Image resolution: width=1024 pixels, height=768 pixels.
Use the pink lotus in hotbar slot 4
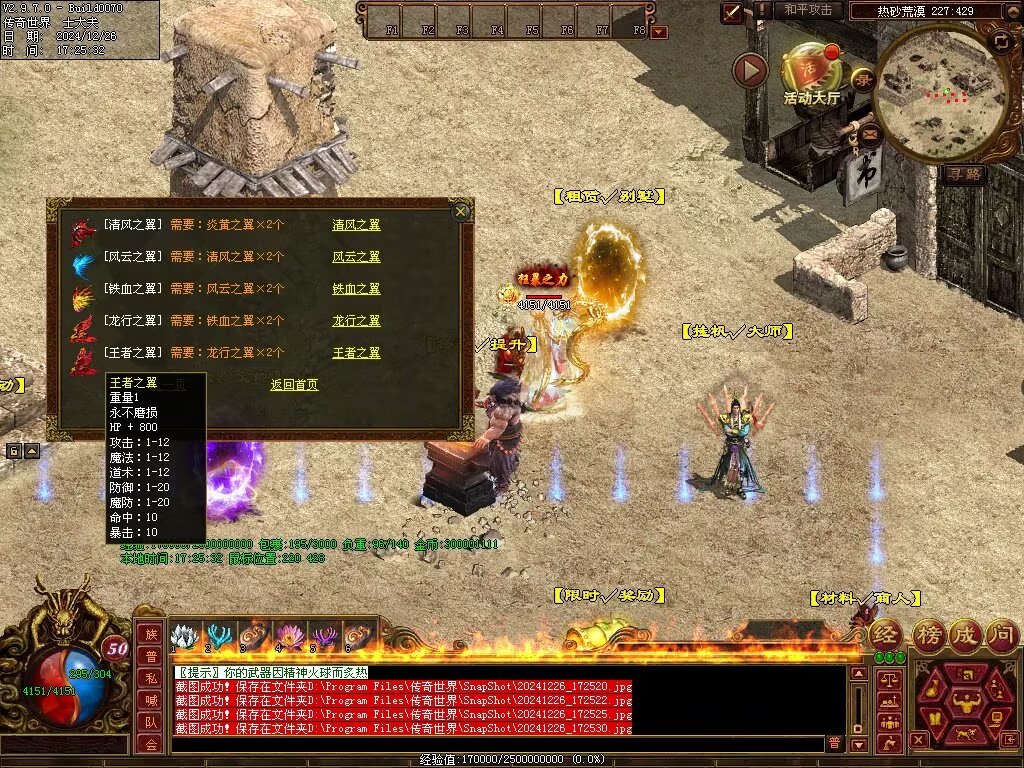[x=290, y=636]
